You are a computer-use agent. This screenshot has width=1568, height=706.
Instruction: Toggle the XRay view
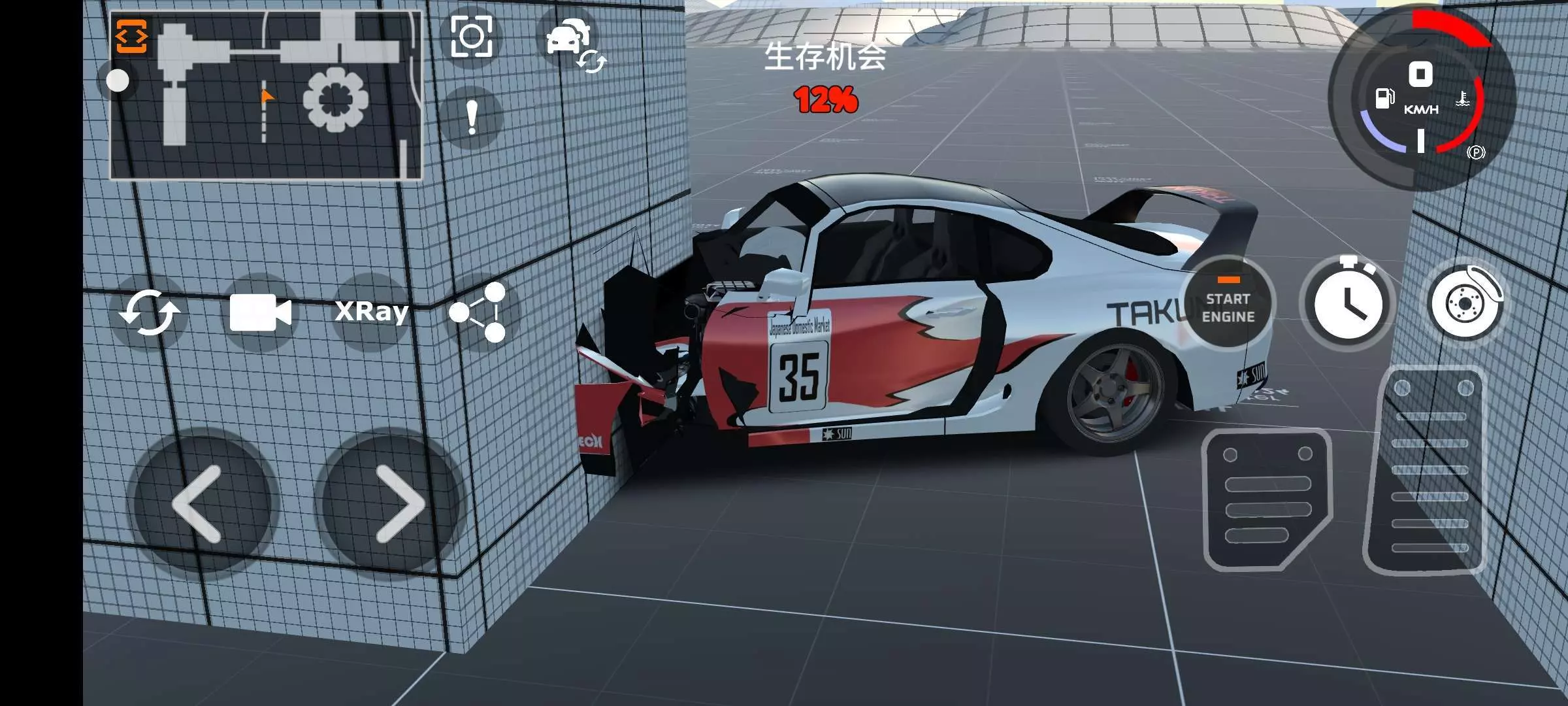[x=371, y=312]
